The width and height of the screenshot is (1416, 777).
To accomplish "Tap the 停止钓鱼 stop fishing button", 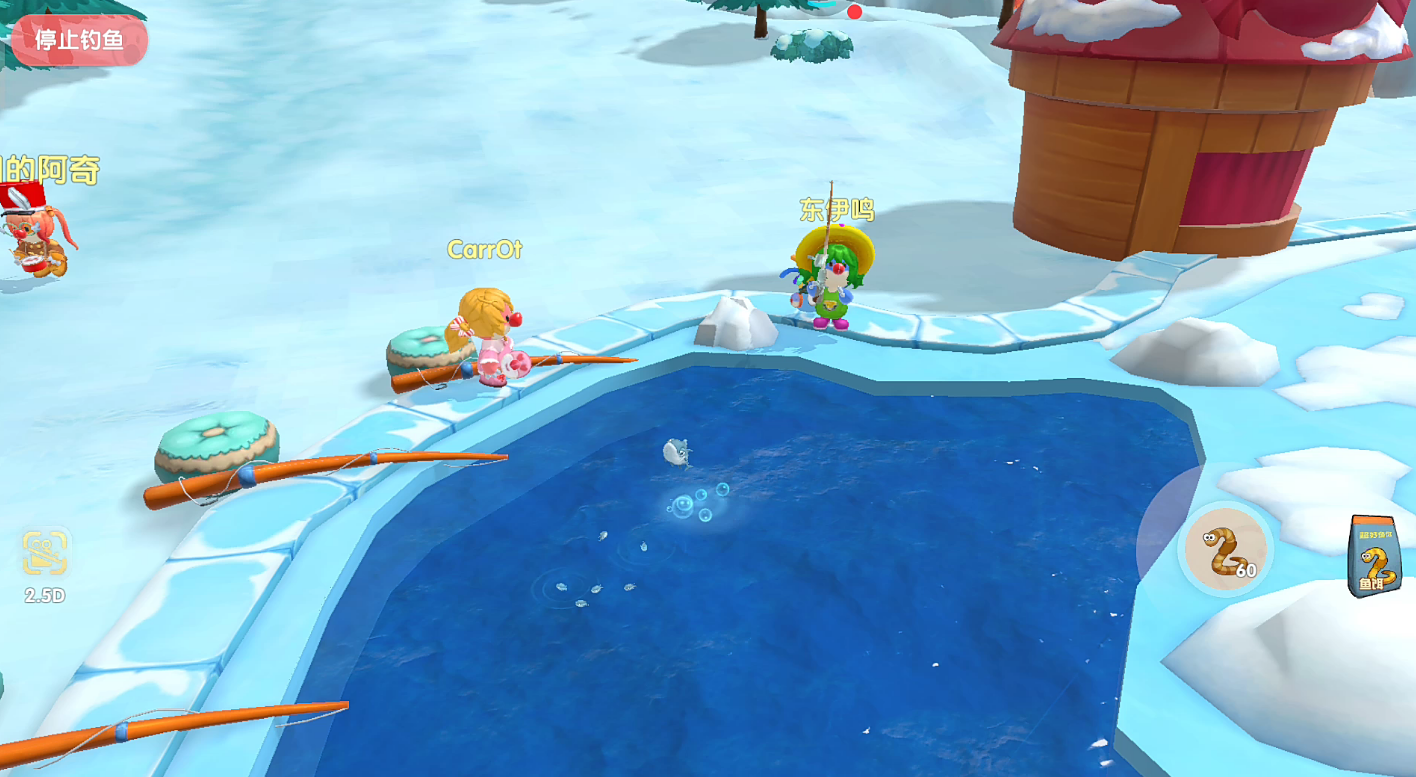I will (79, 40).
